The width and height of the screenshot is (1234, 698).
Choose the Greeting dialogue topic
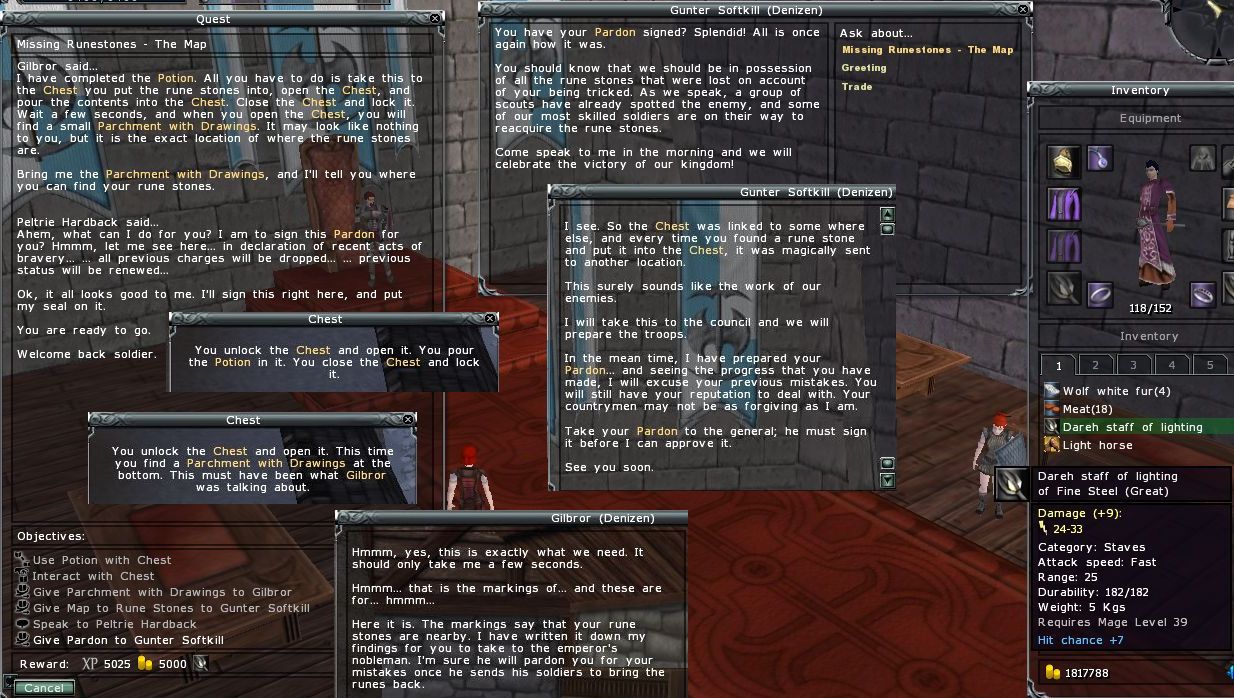864,68
